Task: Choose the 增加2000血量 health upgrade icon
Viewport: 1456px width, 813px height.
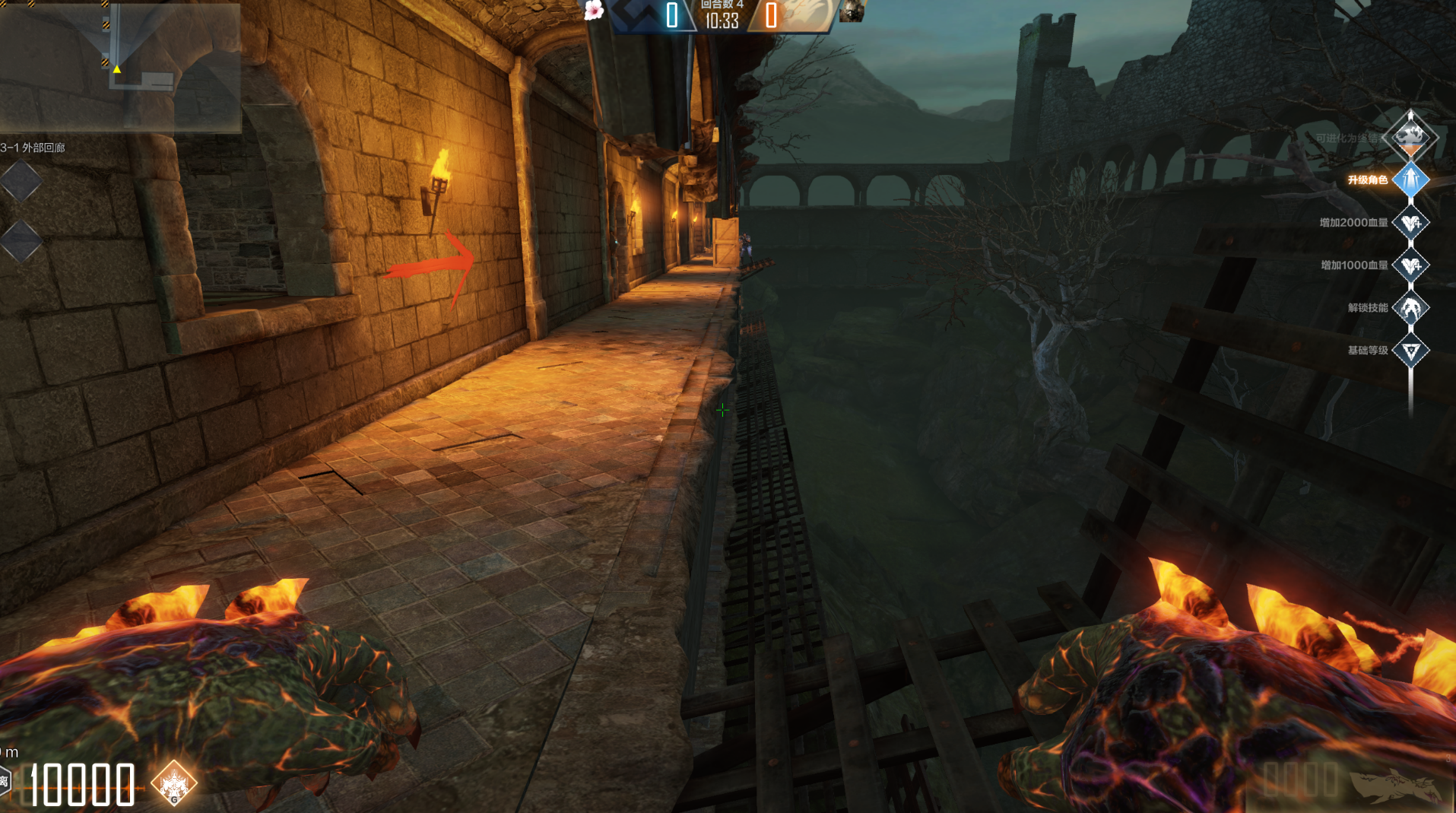Action: [1411, 223]
